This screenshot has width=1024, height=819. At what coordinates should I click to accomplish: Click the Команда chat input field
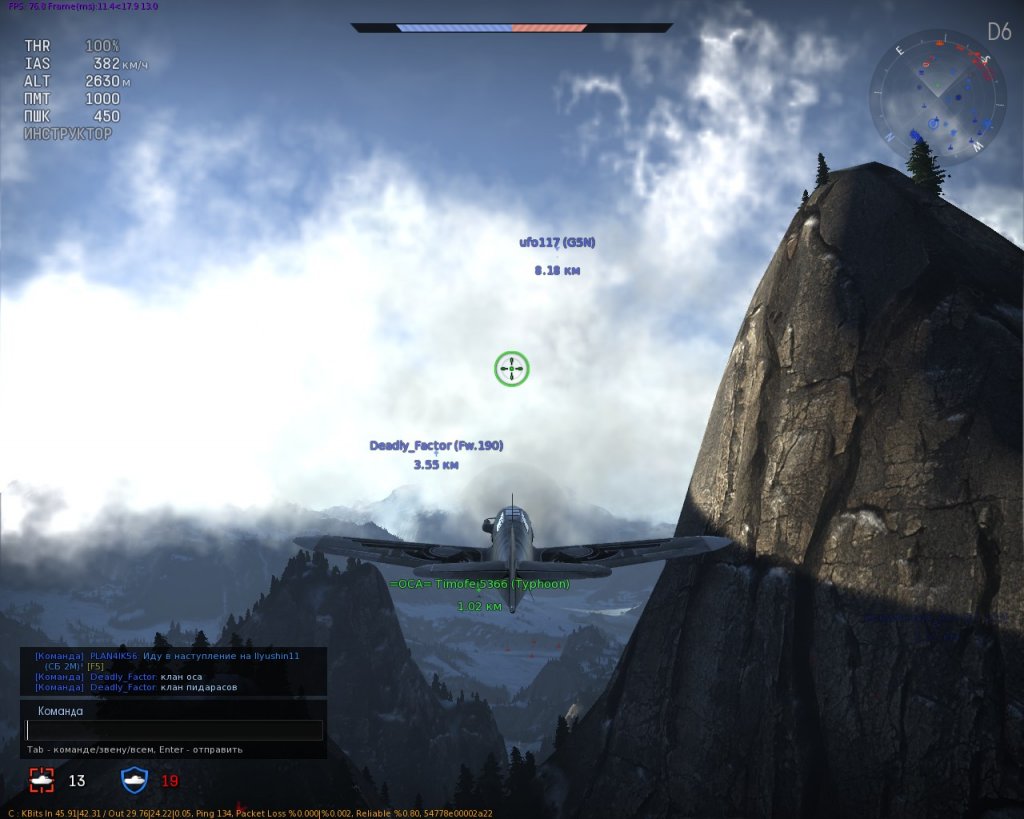(174, 731)
